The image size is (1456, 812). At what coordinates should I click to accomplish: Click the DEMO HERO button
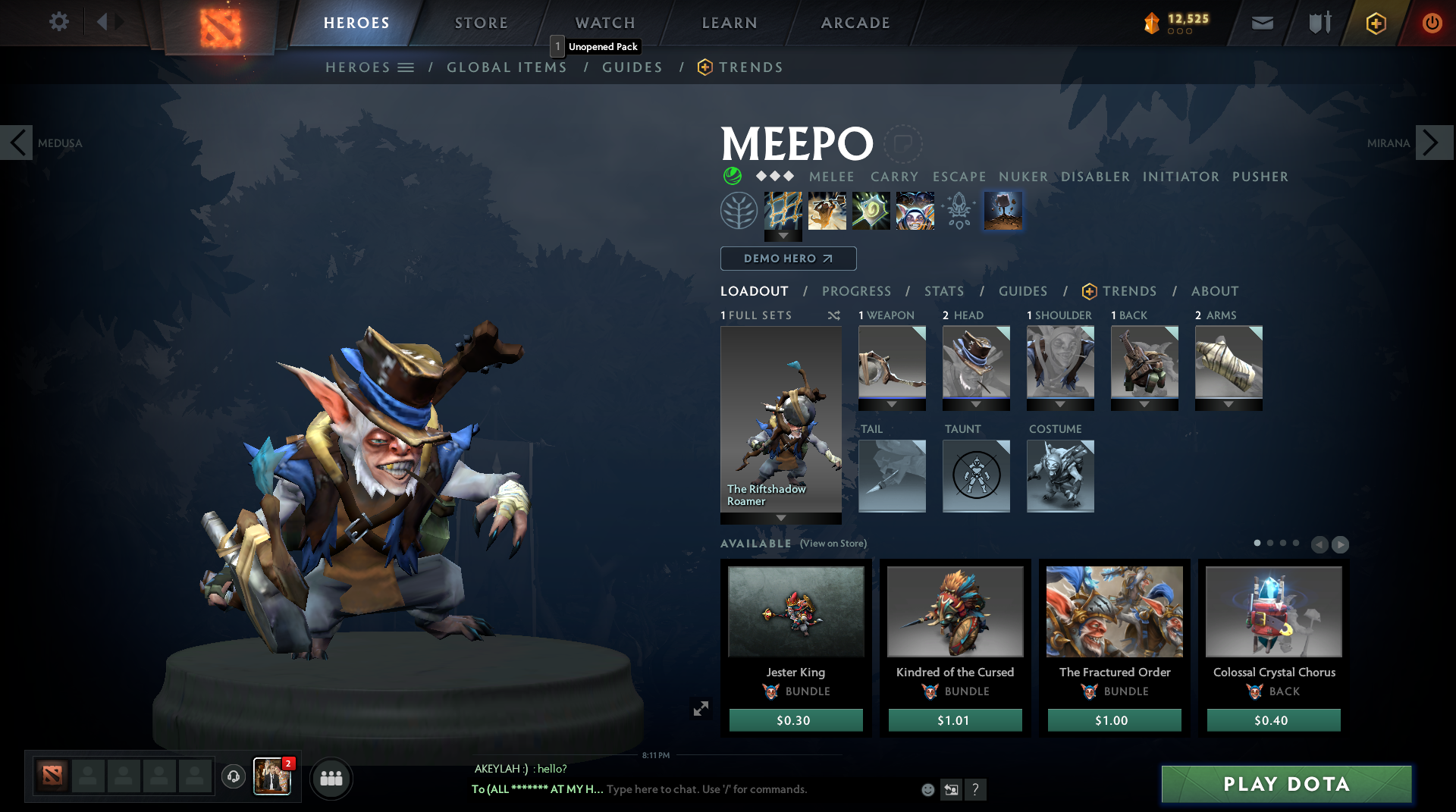787,259
